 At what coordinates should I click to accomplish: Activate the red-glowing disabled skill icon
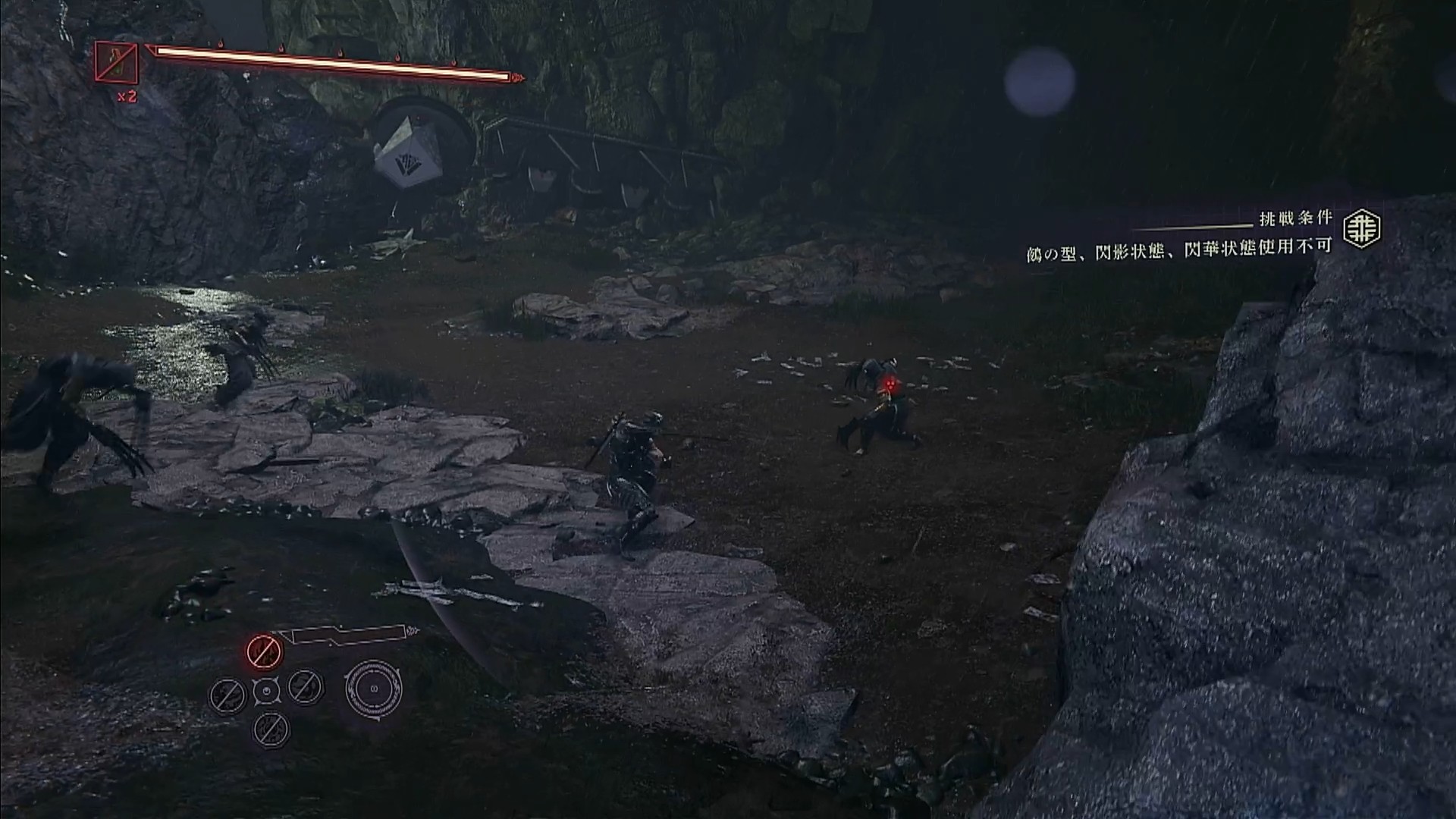tap(264, 651)
